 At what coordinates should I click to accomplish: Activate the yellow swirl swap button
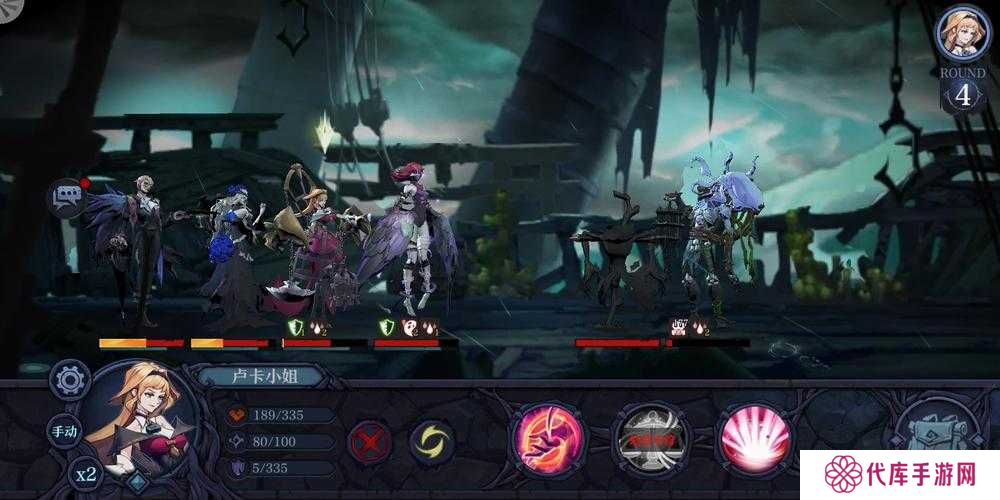(x=432, y=441)
